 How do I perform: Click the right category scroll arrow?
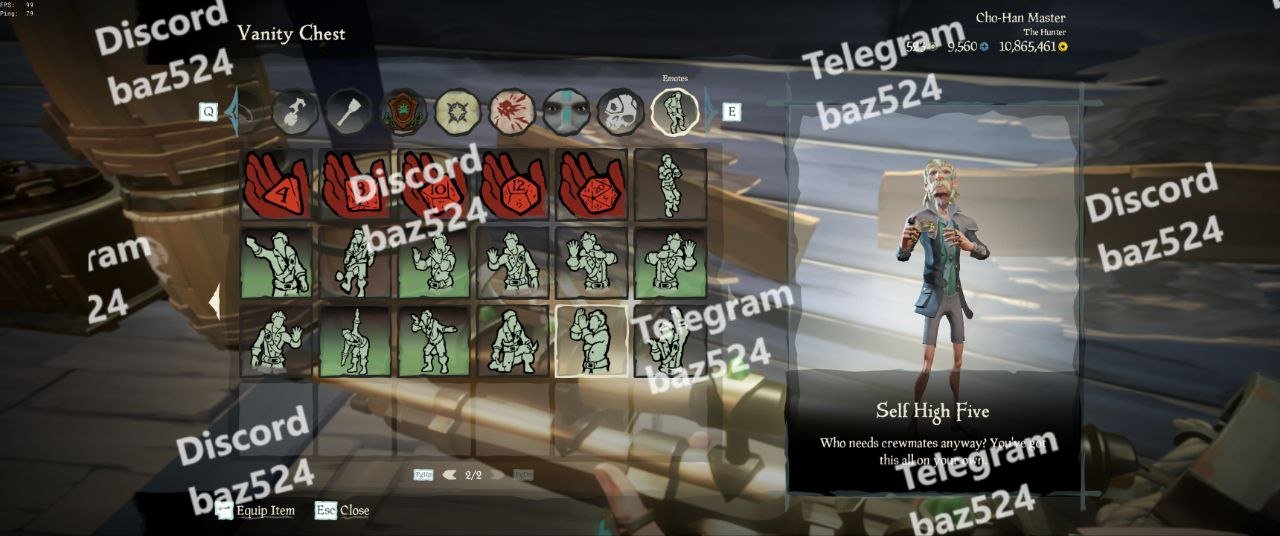click(709, 111)
